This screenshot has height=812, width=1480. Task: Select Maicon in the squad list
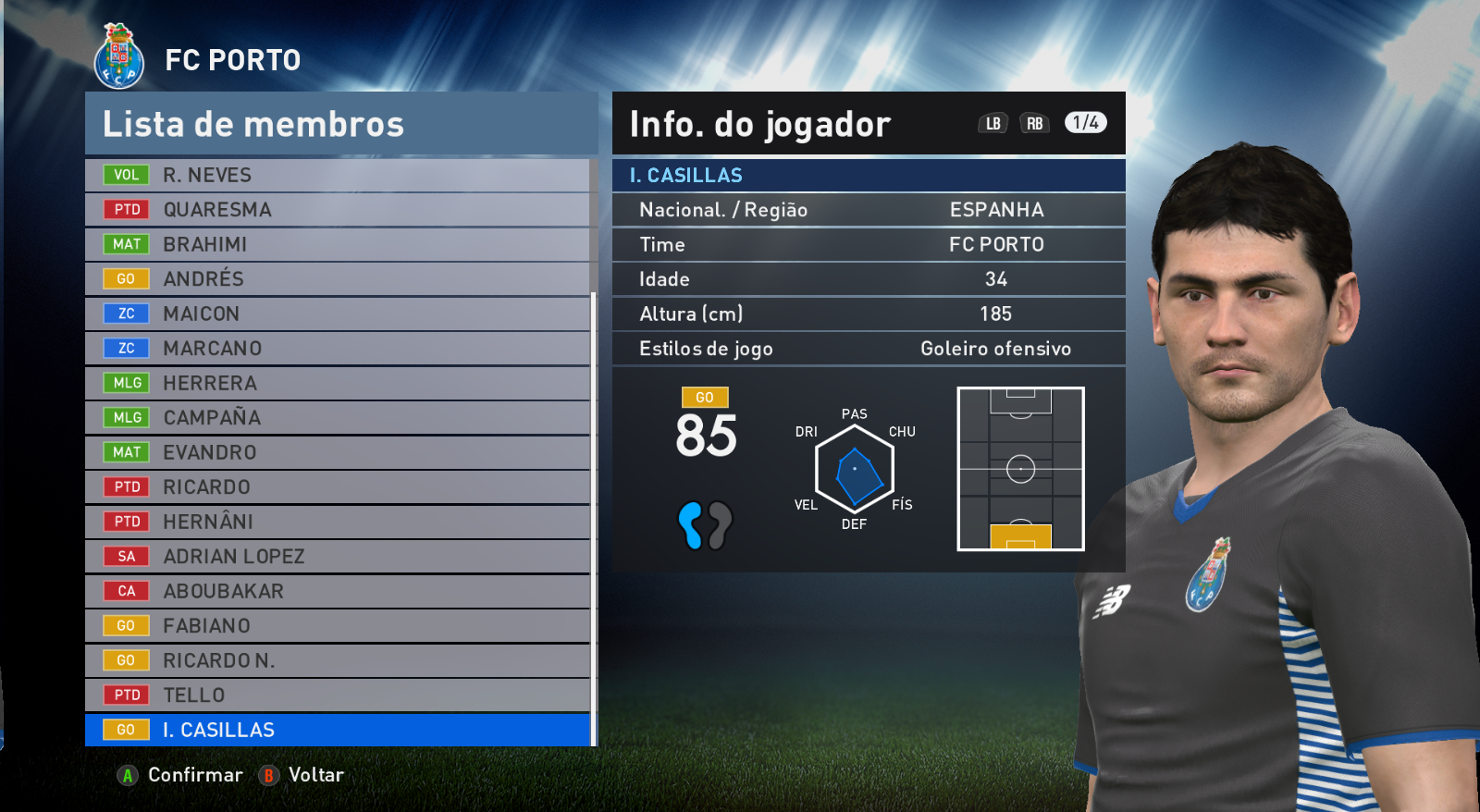coord(338,314)
